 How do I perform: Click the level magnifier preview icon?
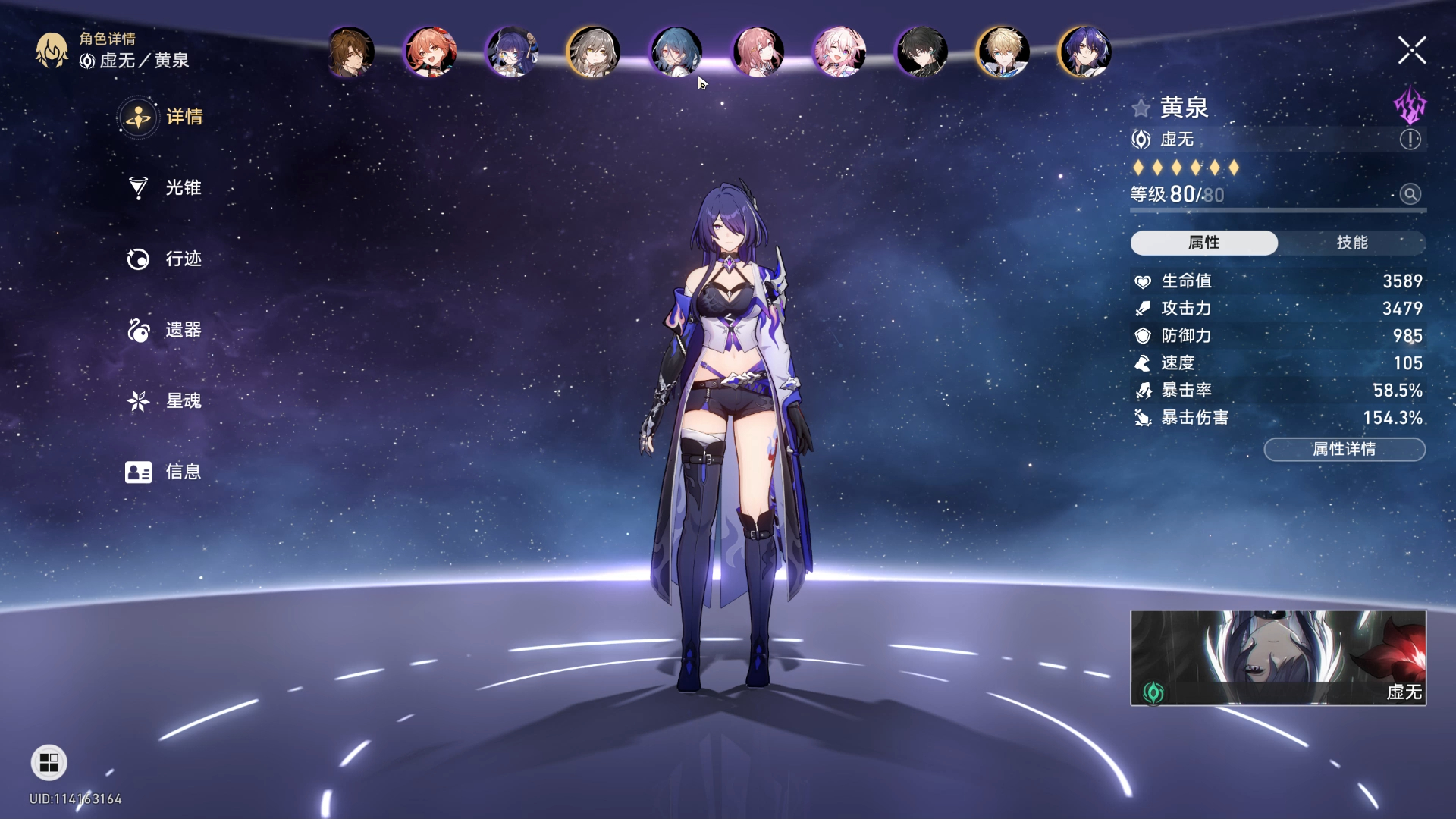click(x=1410, y=194)
